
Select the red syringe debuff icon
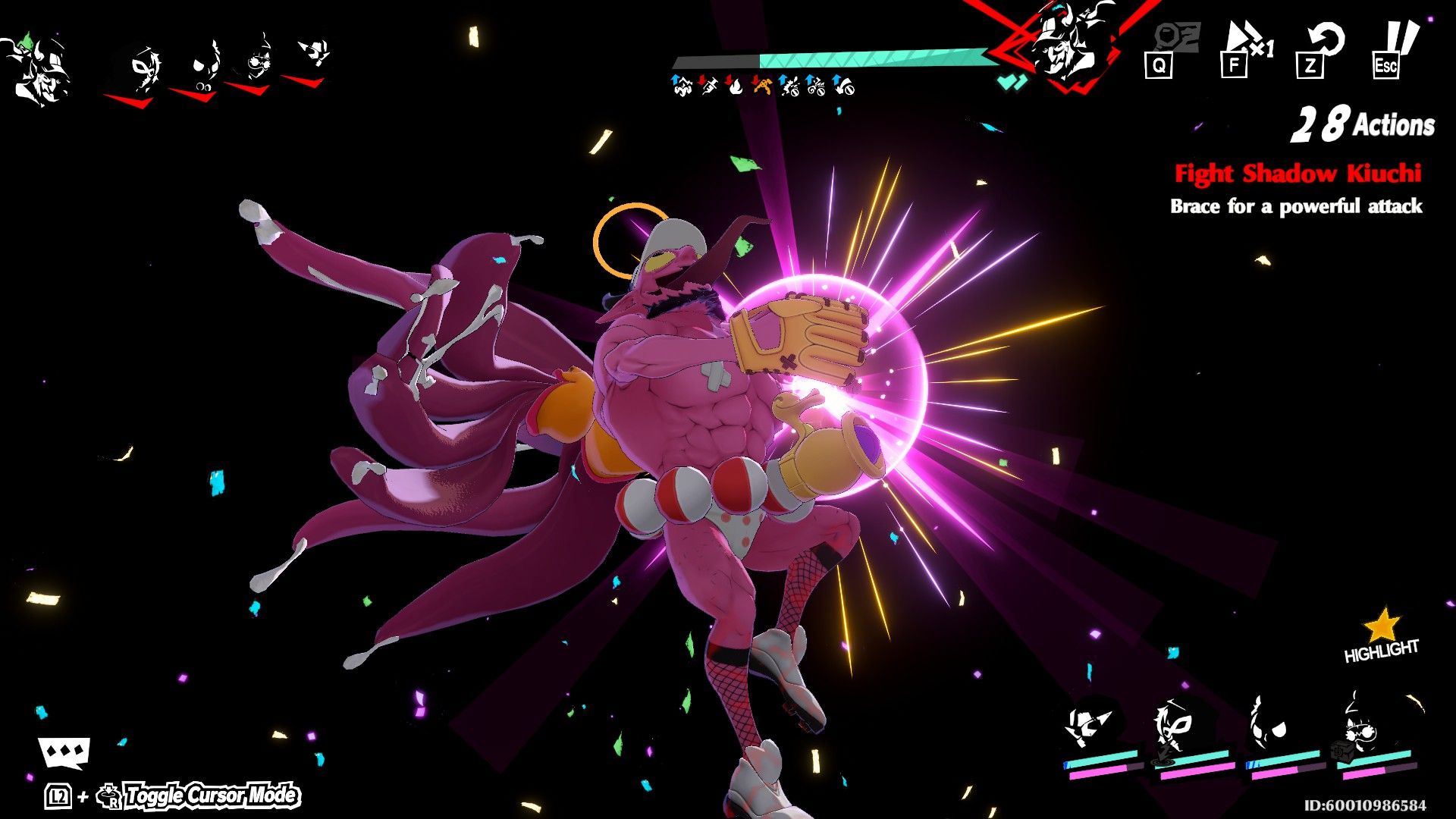click(708, 86)
